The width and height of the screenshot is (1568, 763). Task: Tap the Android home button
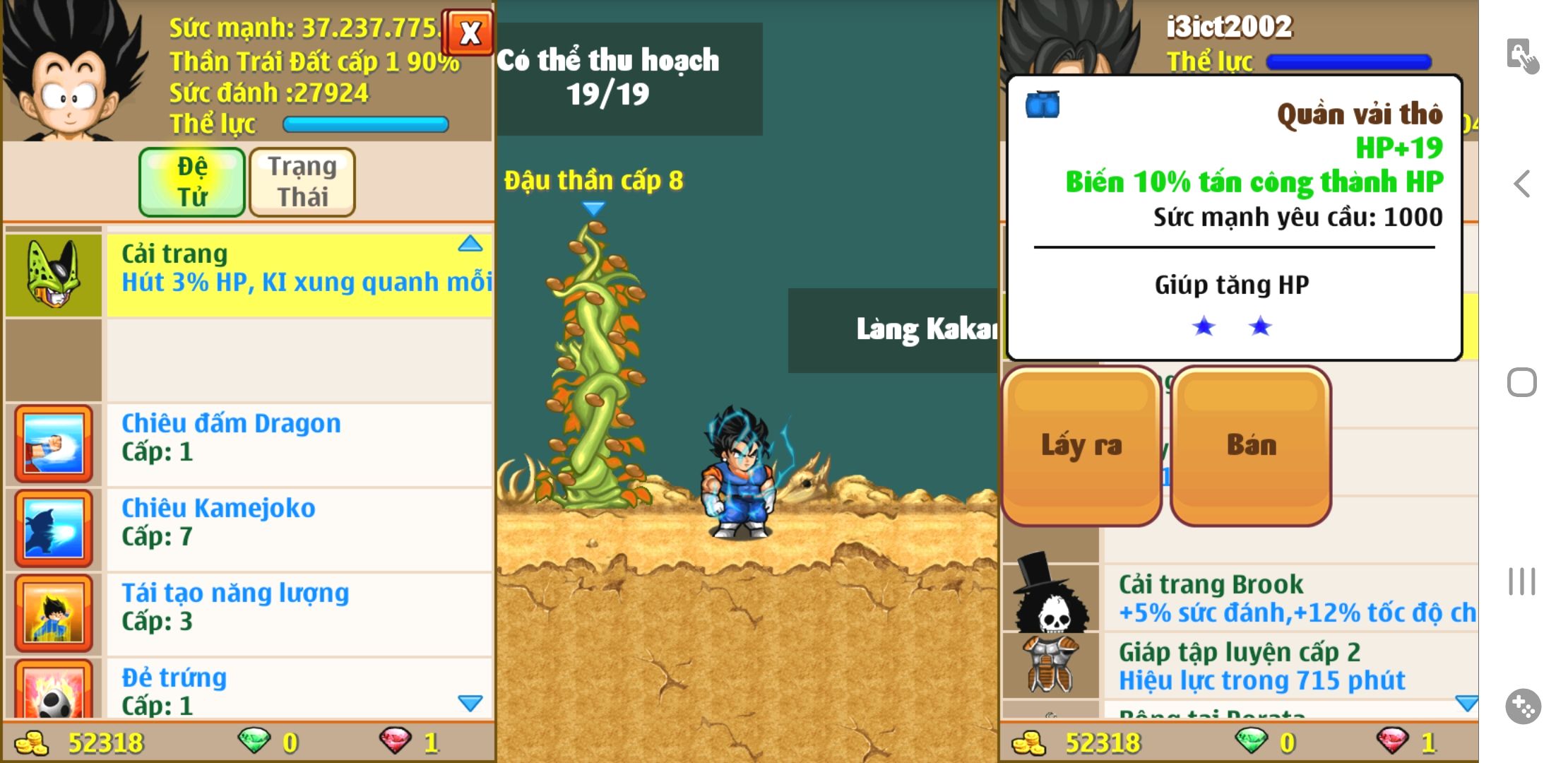pyautogui.click(x=1522, y=383)
